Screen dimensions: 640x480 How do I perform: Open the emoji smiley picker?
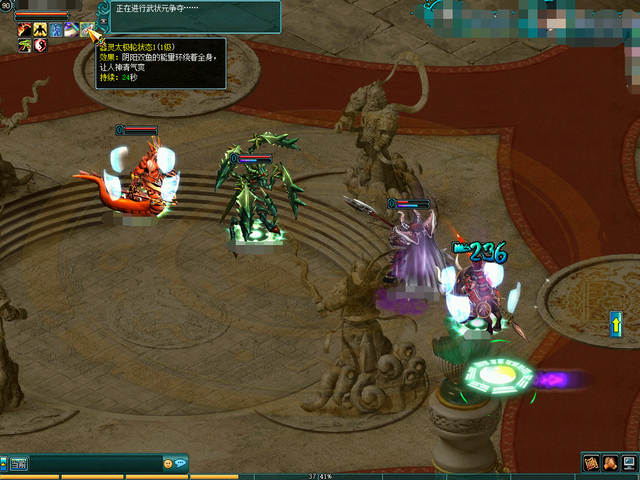(x=167, y=464)
